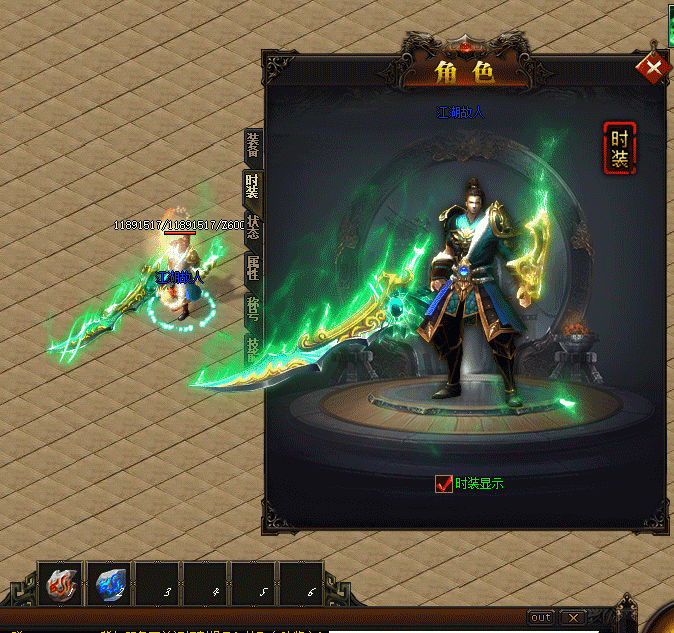Switch to the 称号 titles tab
Image resolution: width=674 pixels, height=633 pixels.
[x=253, y=308]
